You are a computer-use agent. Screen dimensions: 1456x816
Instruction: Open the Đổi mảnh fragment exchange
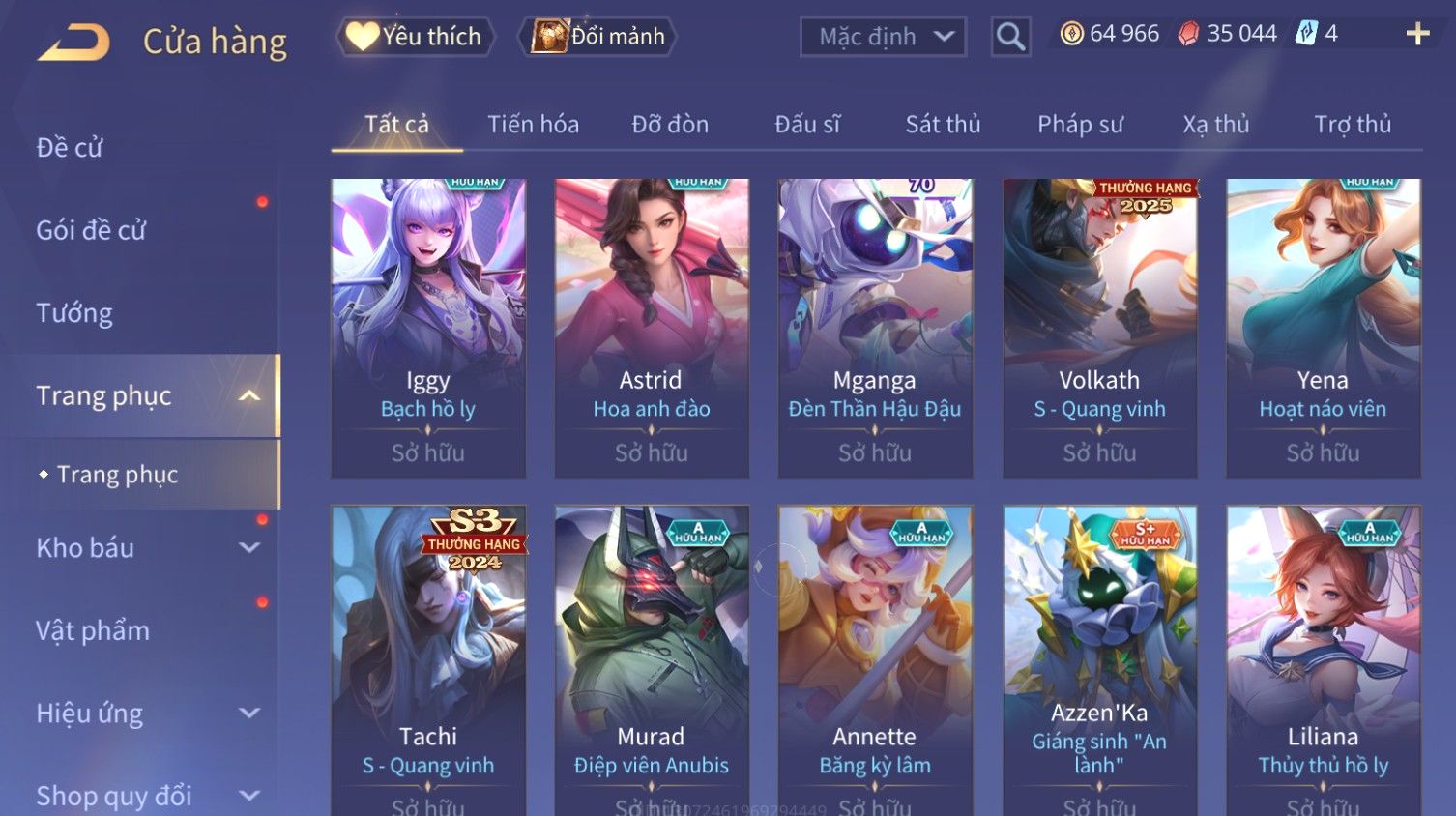598,37
